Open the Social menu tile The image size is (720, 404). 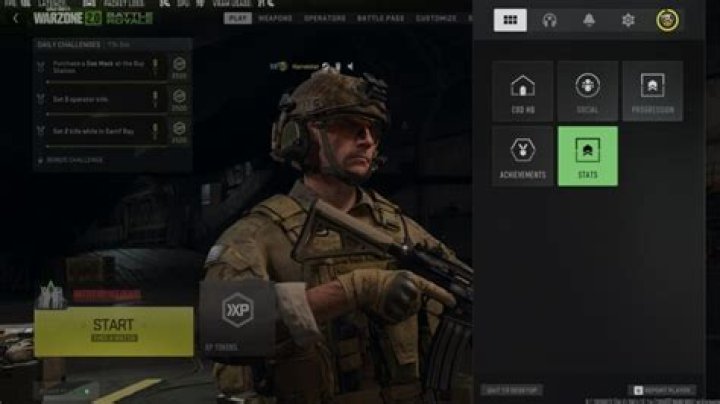(x=587, y=91)
